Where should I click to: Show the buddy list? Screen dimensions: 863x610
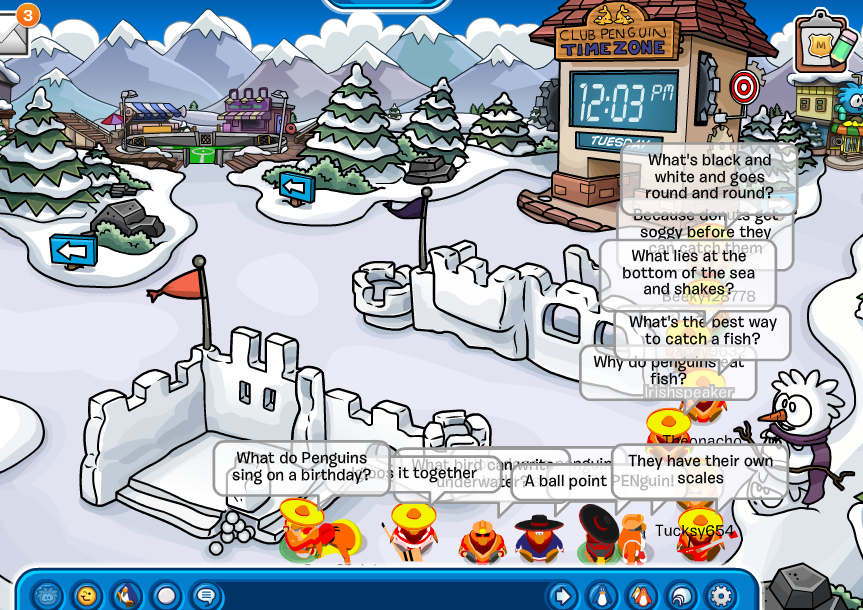pos(642,596)
